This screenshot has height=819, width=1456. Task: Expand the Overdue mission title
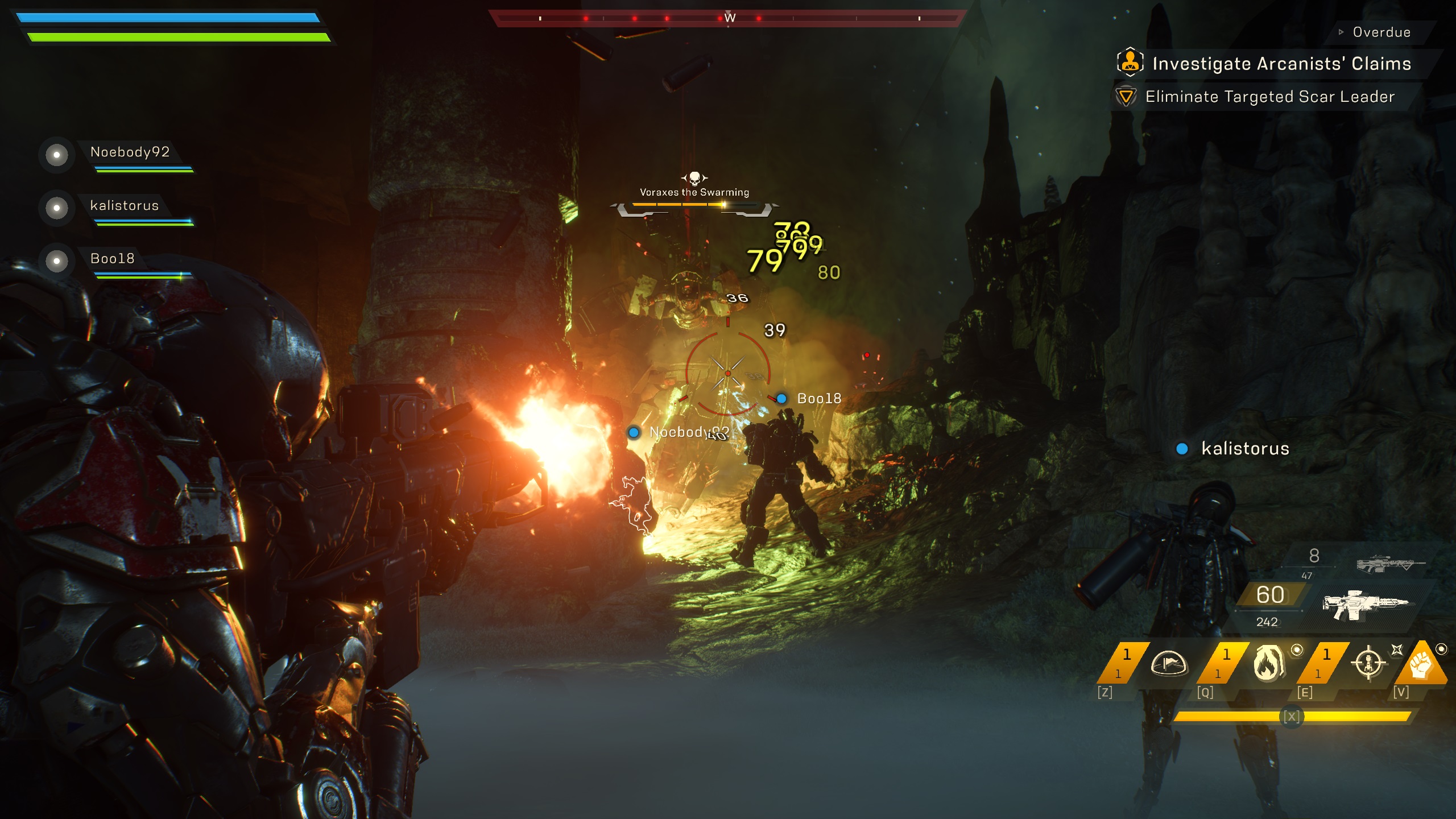(1381, 32)
